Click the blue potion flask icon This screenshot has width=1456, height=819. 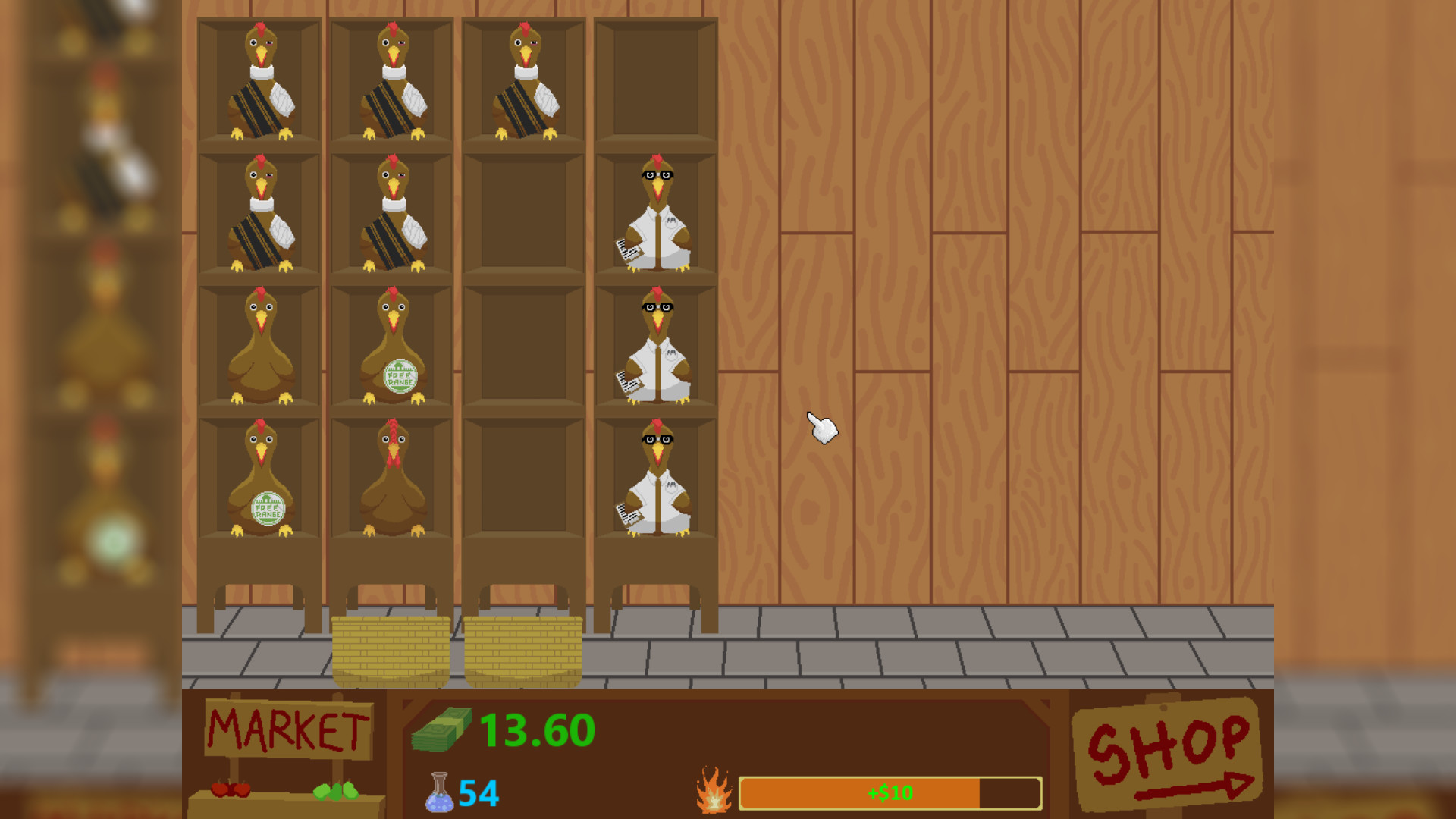440,794
